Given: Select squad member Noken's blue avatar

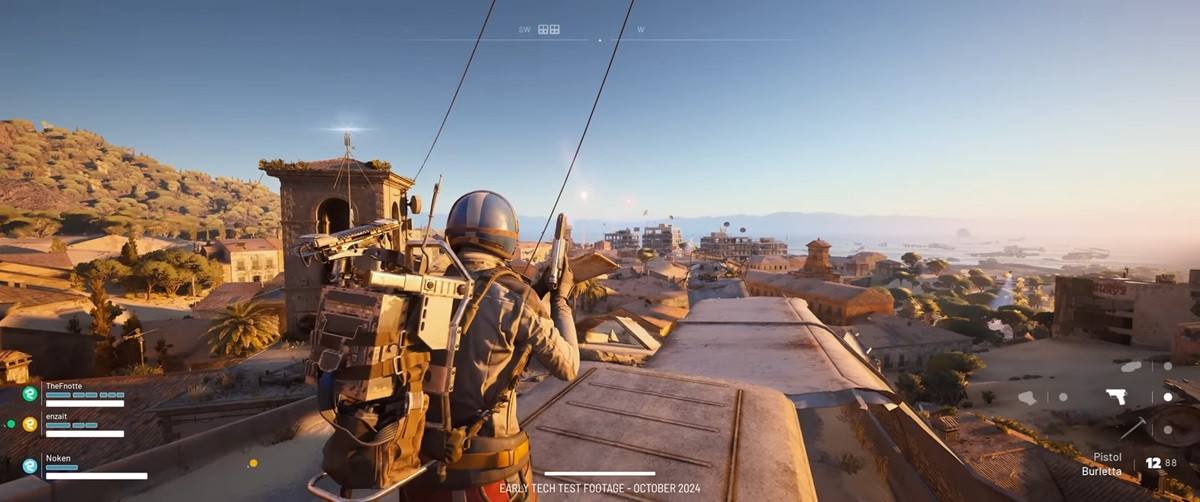Looking at the screenshot, I should [x=30, y=465].
